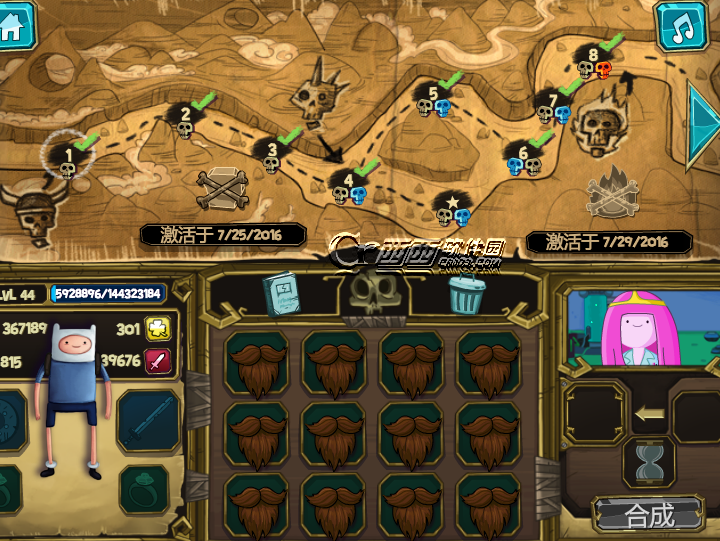Select level 8 map node
Image resolution: width=720 pixels, height=541 pixels.
594,60
